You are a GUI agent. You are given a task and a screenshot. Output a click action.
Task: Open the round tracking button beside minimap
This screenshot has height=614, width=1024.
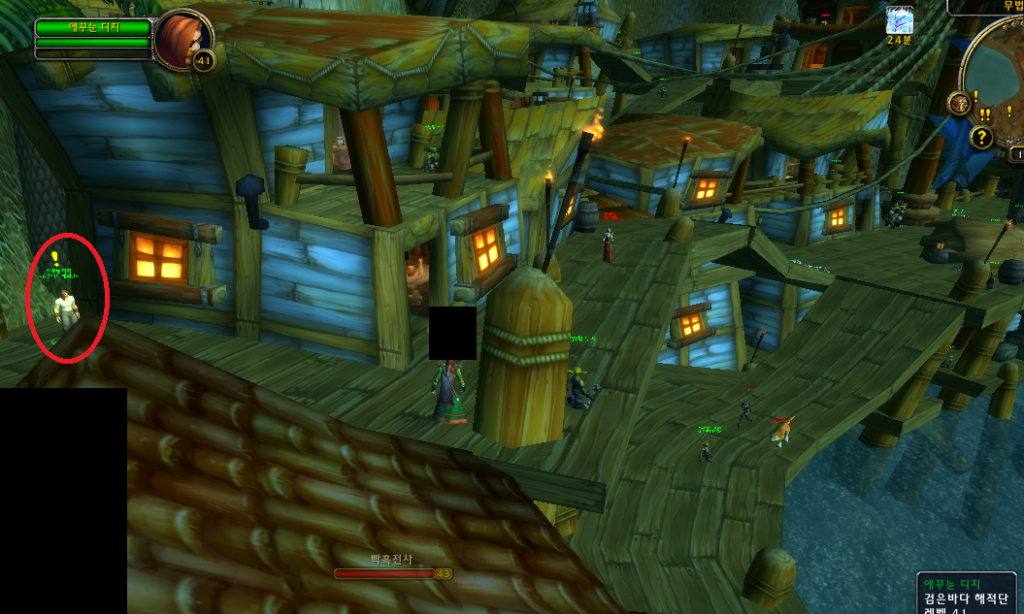[x=959, y=102]
